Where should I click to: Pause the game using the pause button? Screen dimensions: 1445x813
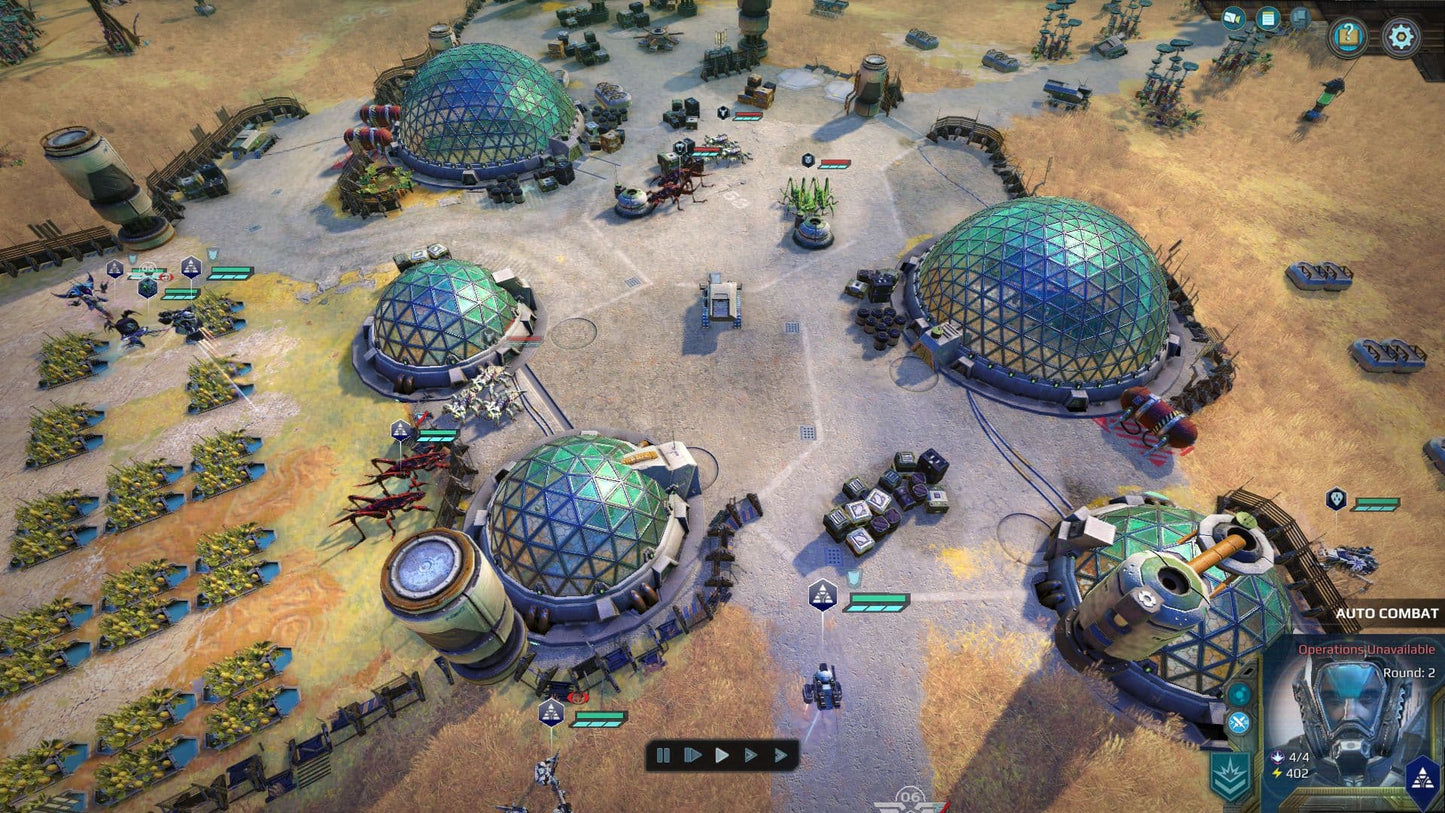point(664,756)
